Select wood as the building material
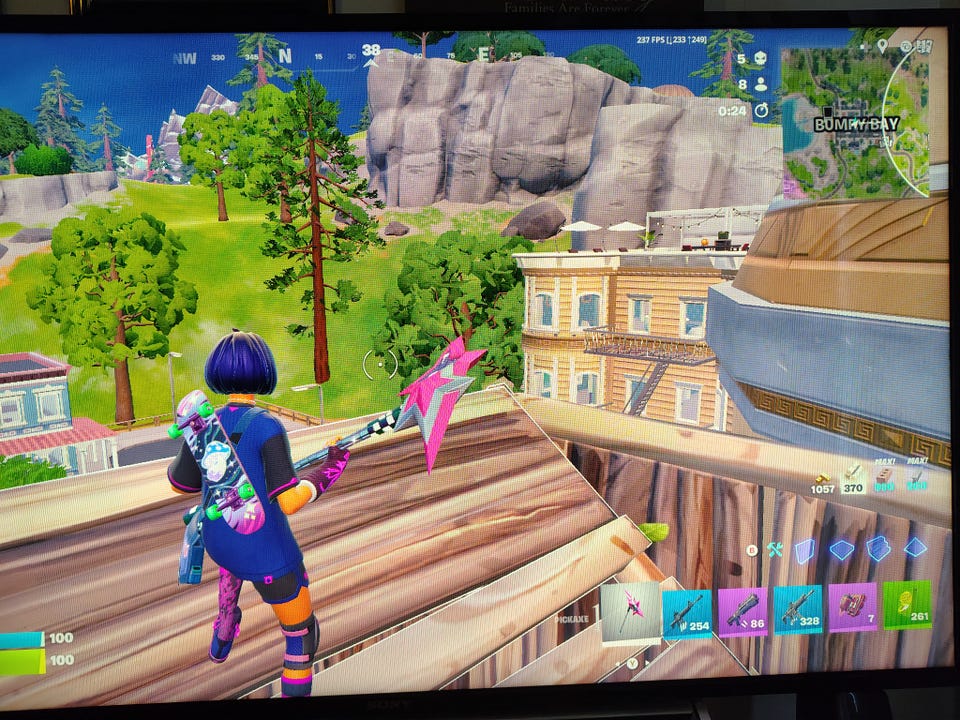 click(853, 478)
